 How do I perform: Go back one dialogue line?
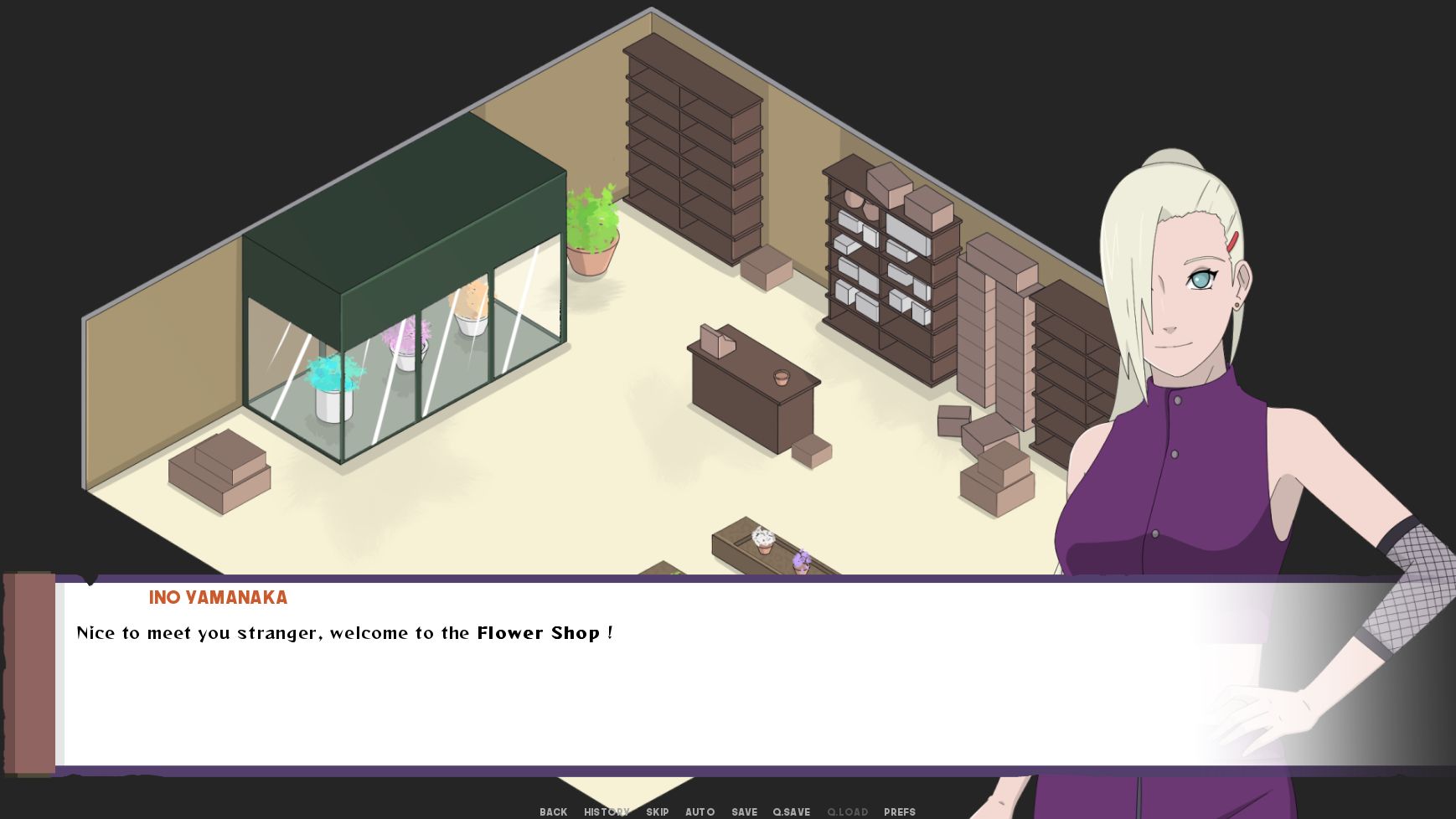(x=553, y=811)
